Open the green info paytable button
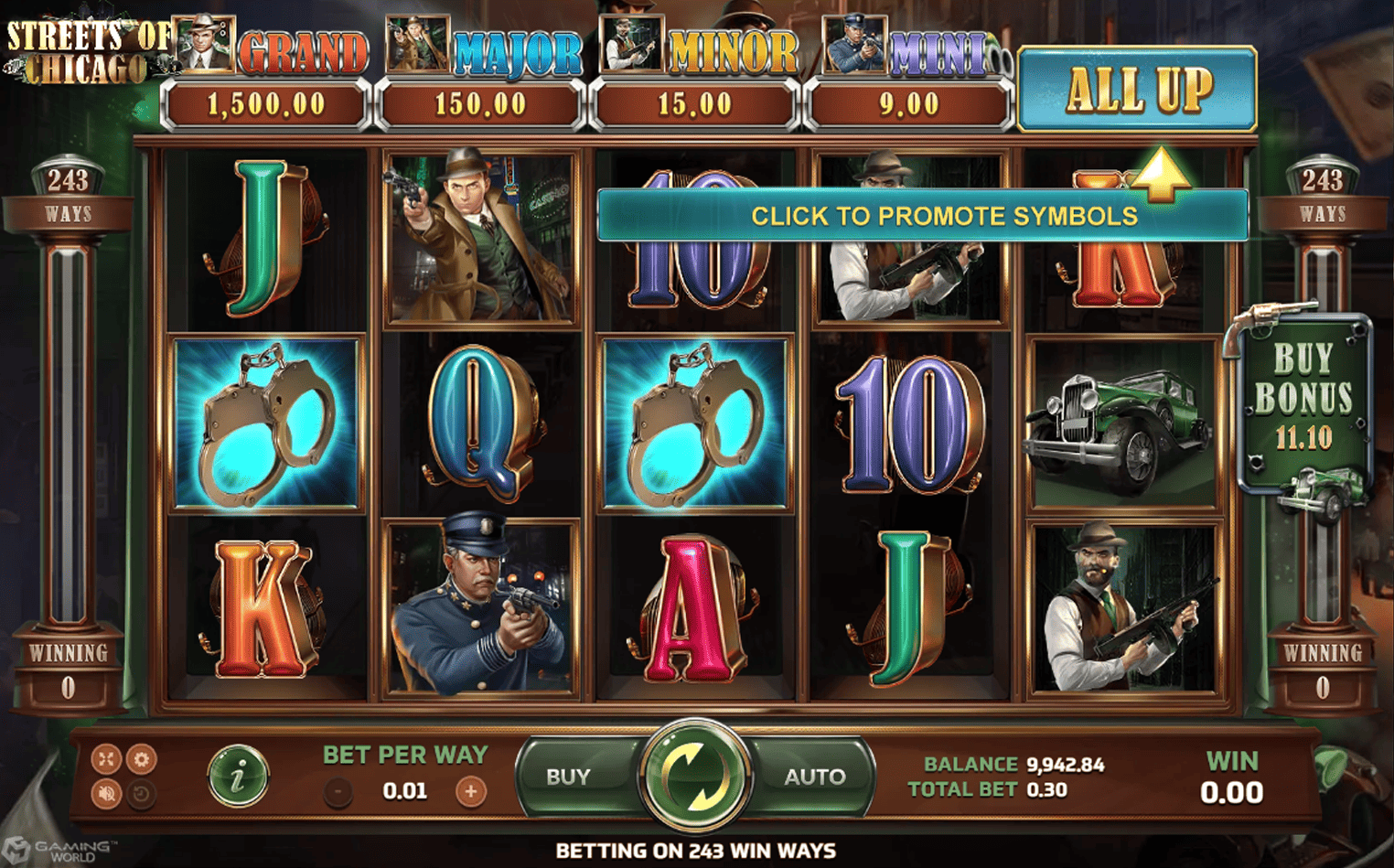The image size is (1394, 868). point(238,777)
